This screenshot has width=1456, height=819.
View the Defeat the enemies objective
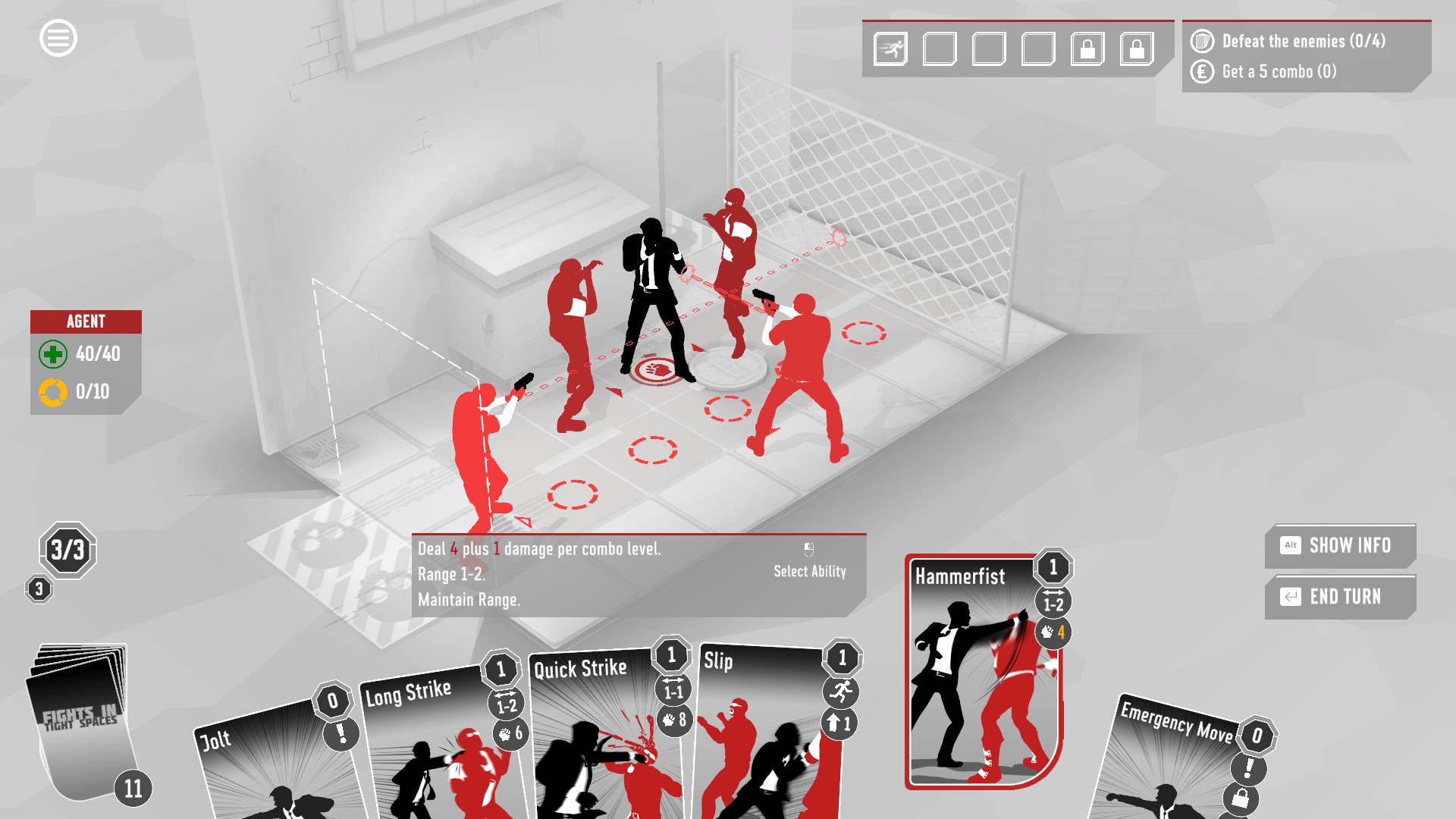coord(1303,41)
